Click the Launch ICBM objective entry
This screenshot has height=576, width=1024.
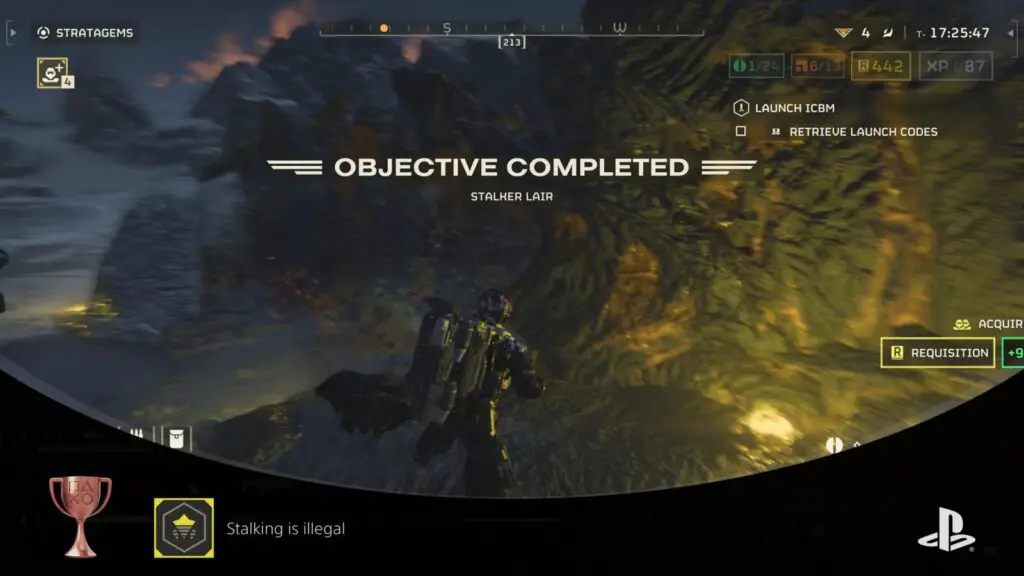(794, 108)
